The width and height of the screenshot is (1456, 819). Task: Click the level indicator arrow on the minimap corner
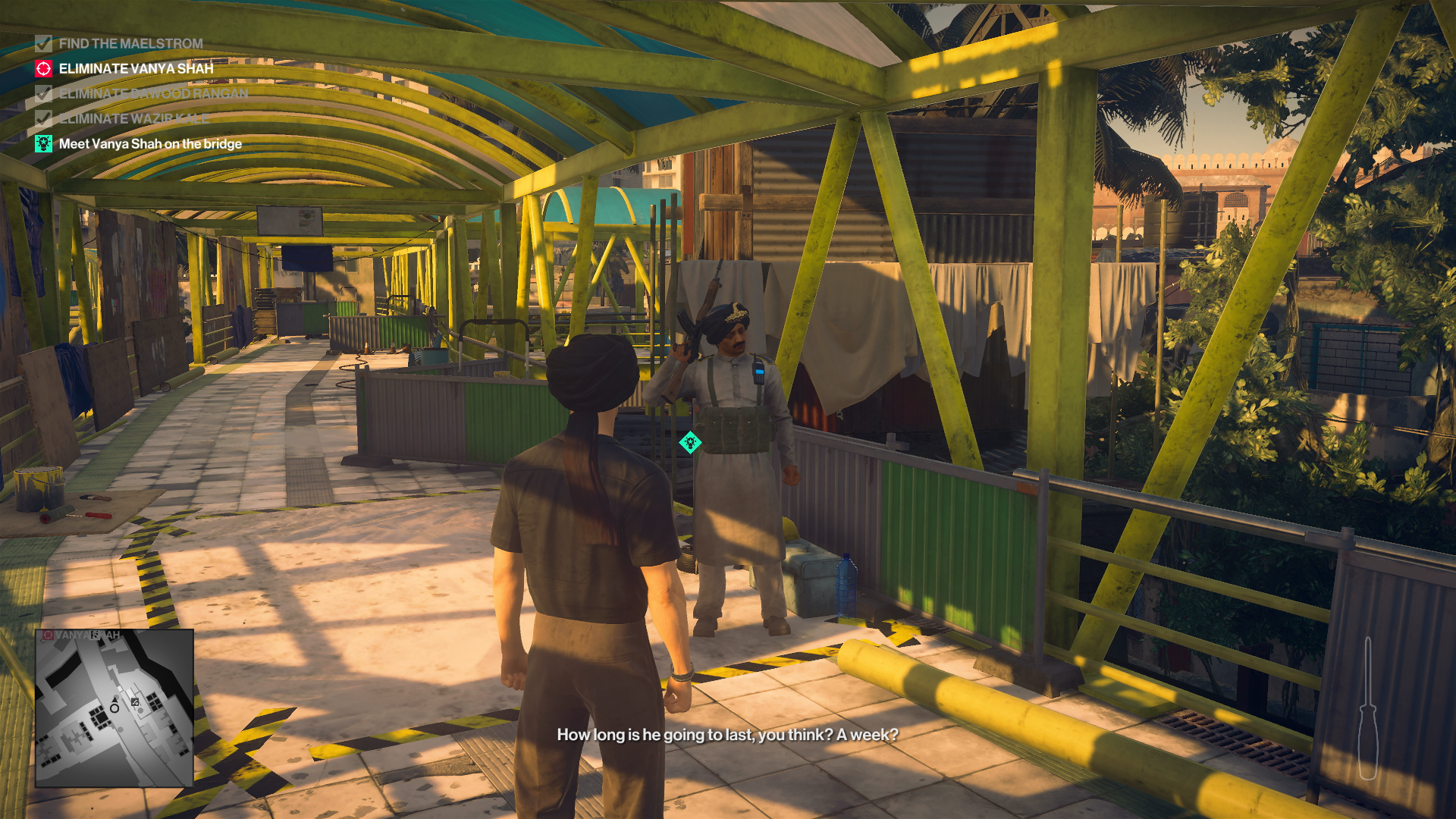[x=42, y=640]
